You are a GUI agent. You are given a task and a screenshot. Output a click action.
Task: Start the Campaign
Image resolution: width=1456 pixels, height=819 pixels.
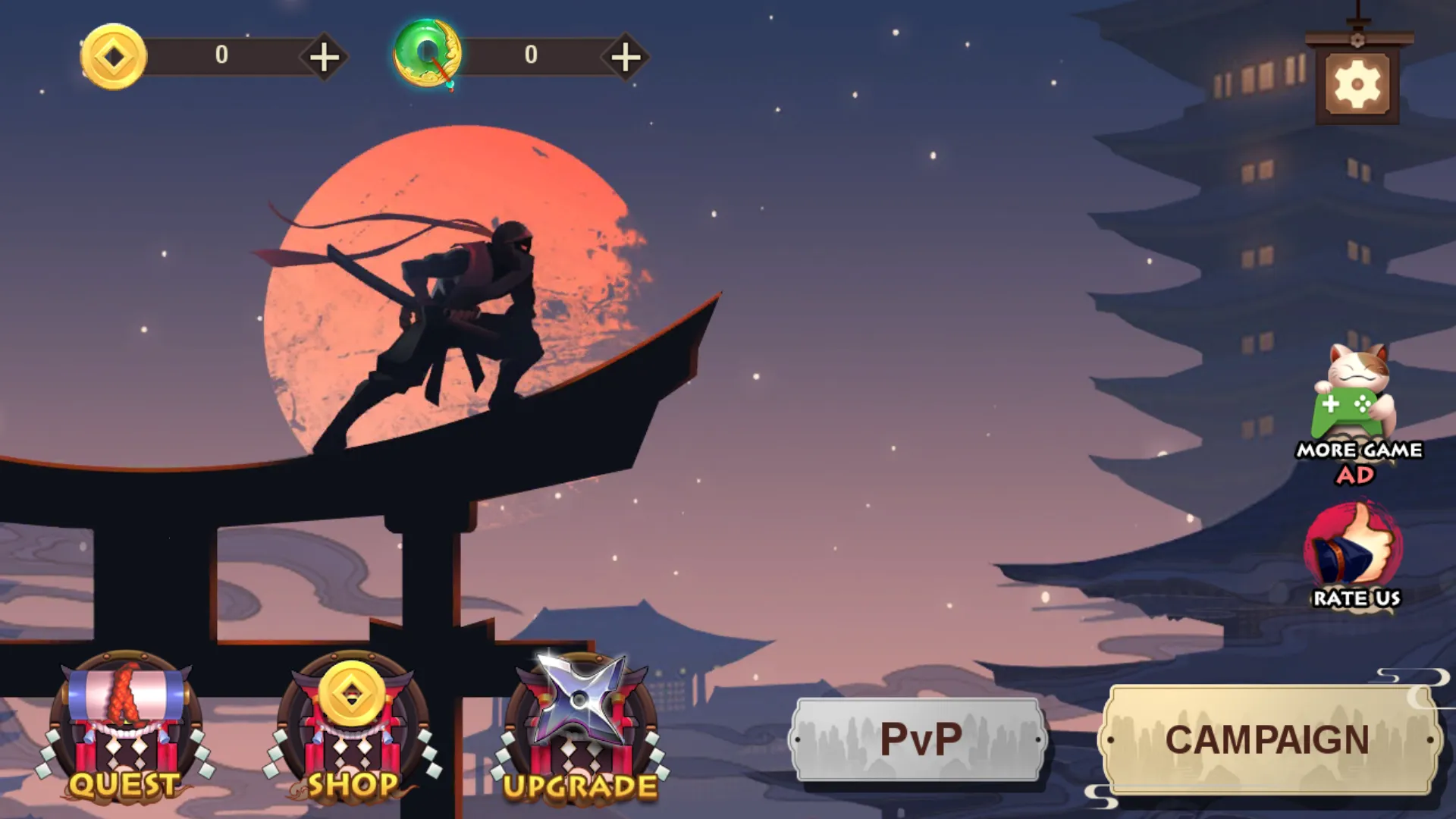coord(1268,739)
